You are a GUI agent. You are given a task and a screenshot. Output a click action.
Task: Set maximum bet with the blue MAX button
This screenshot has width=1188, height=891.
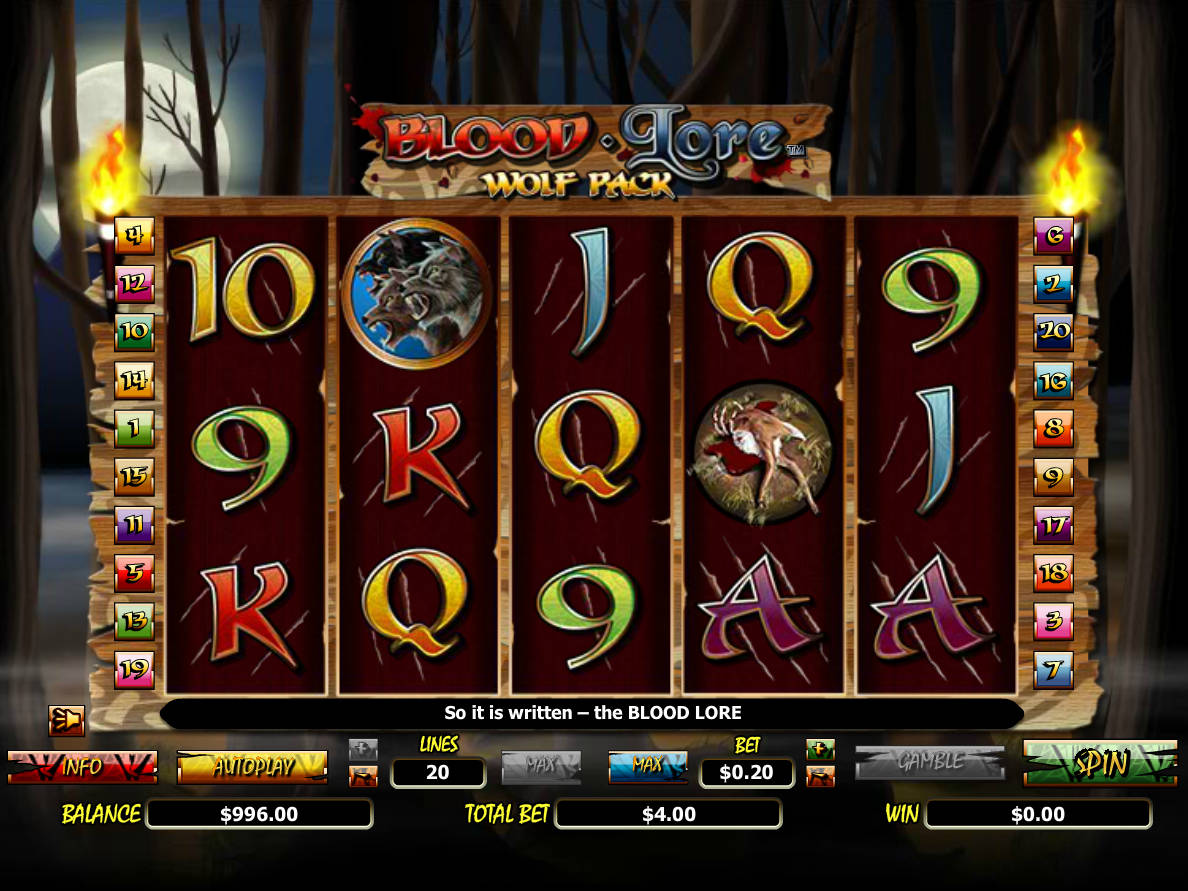647,766
